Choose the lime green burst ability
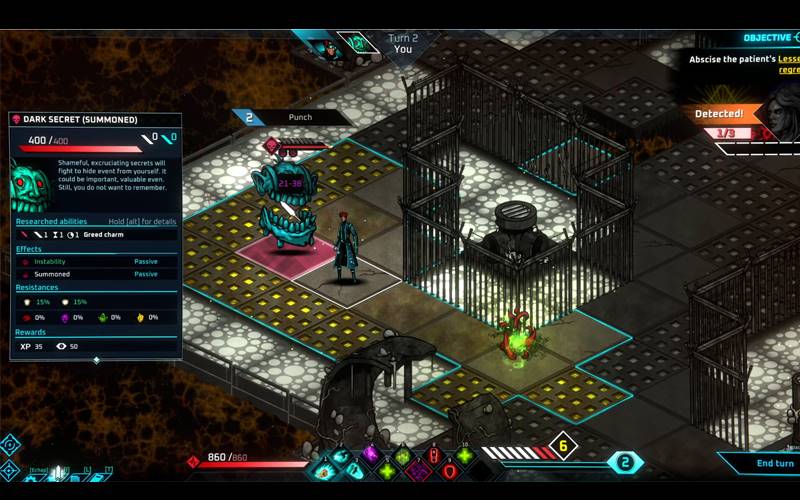This screenshot has width=800, height=500. coord(403,456)
